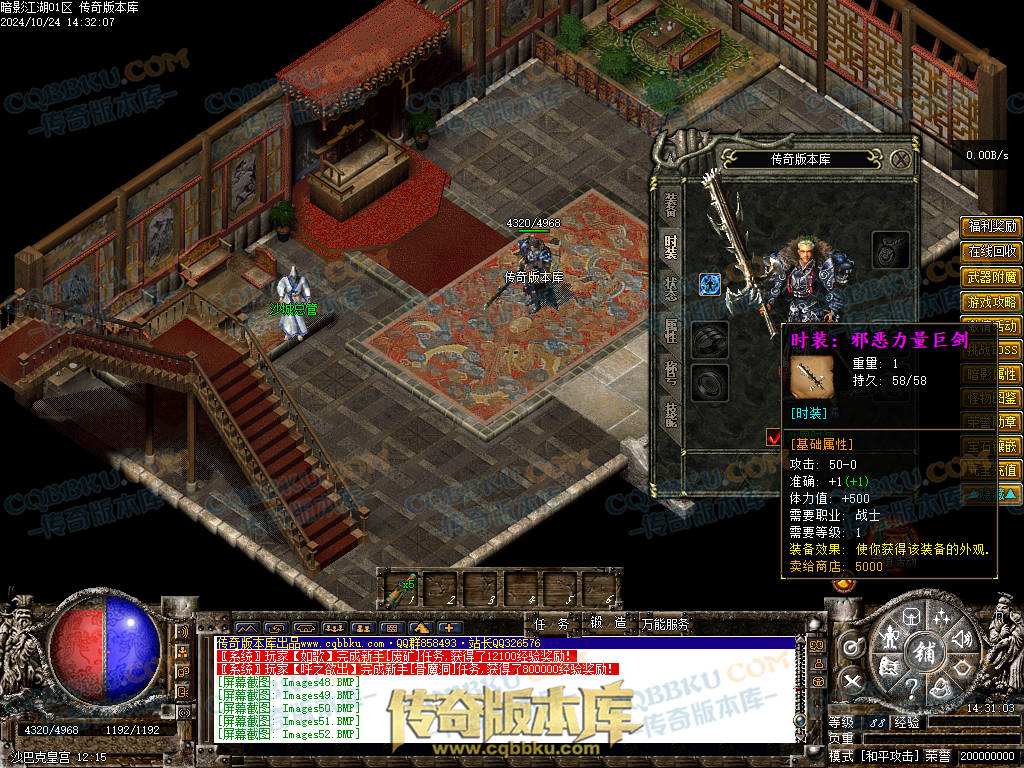Viewport: 1024px width, 768px height.
Task: Click the 在线回收 online recycle button
Action: [x=991, y=251]
